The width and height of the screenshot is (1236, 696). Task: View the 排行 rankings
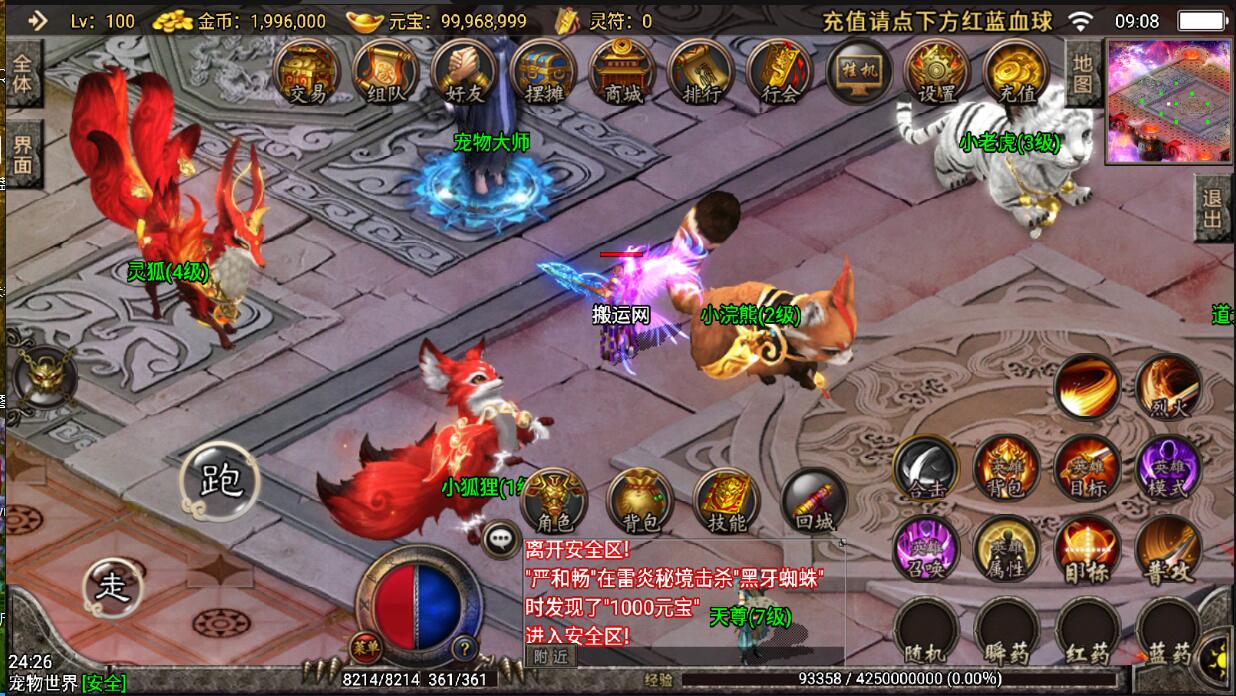[702, 73]
